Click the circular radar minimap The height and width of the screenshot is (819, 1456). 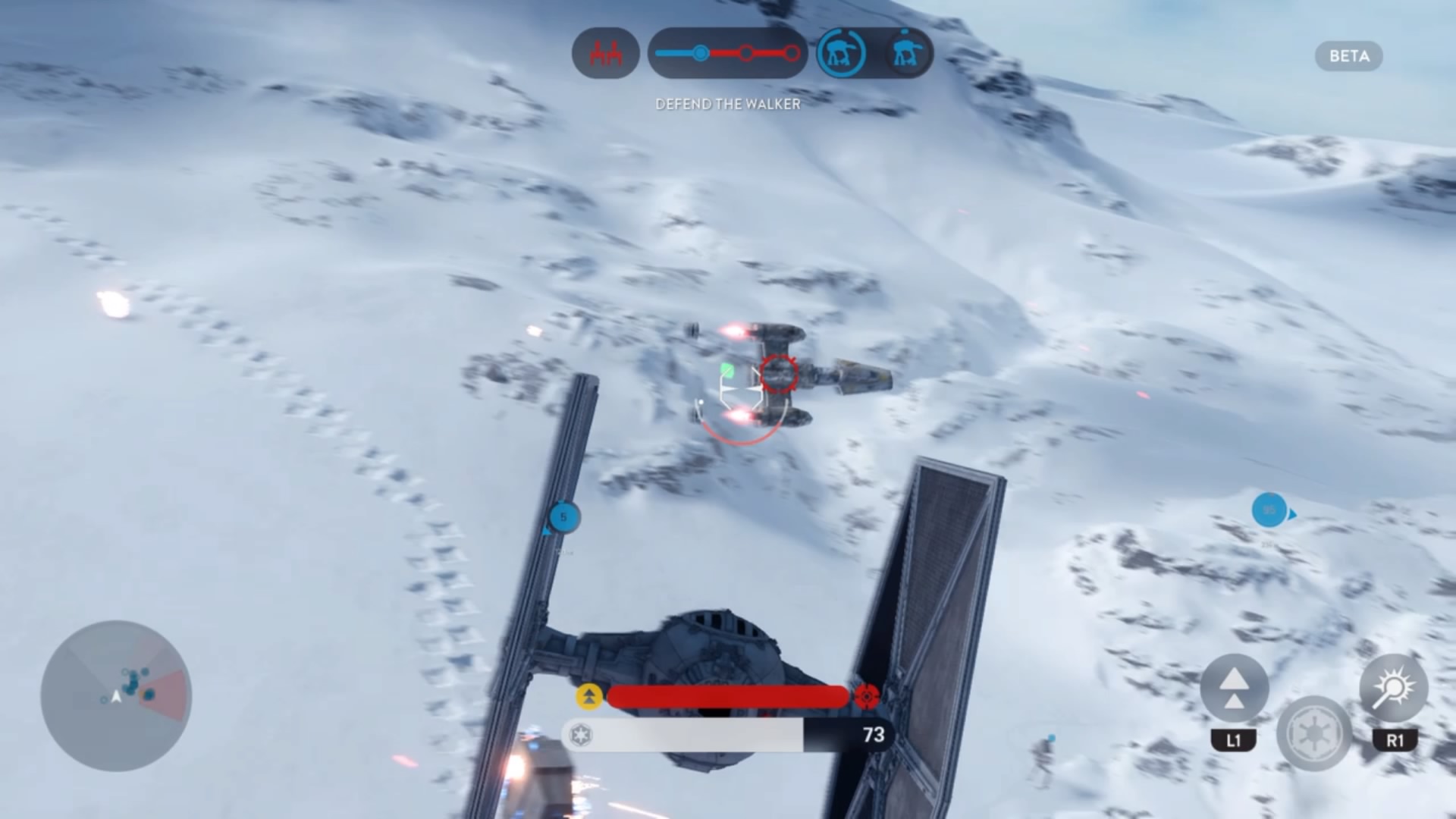point(116,695)
